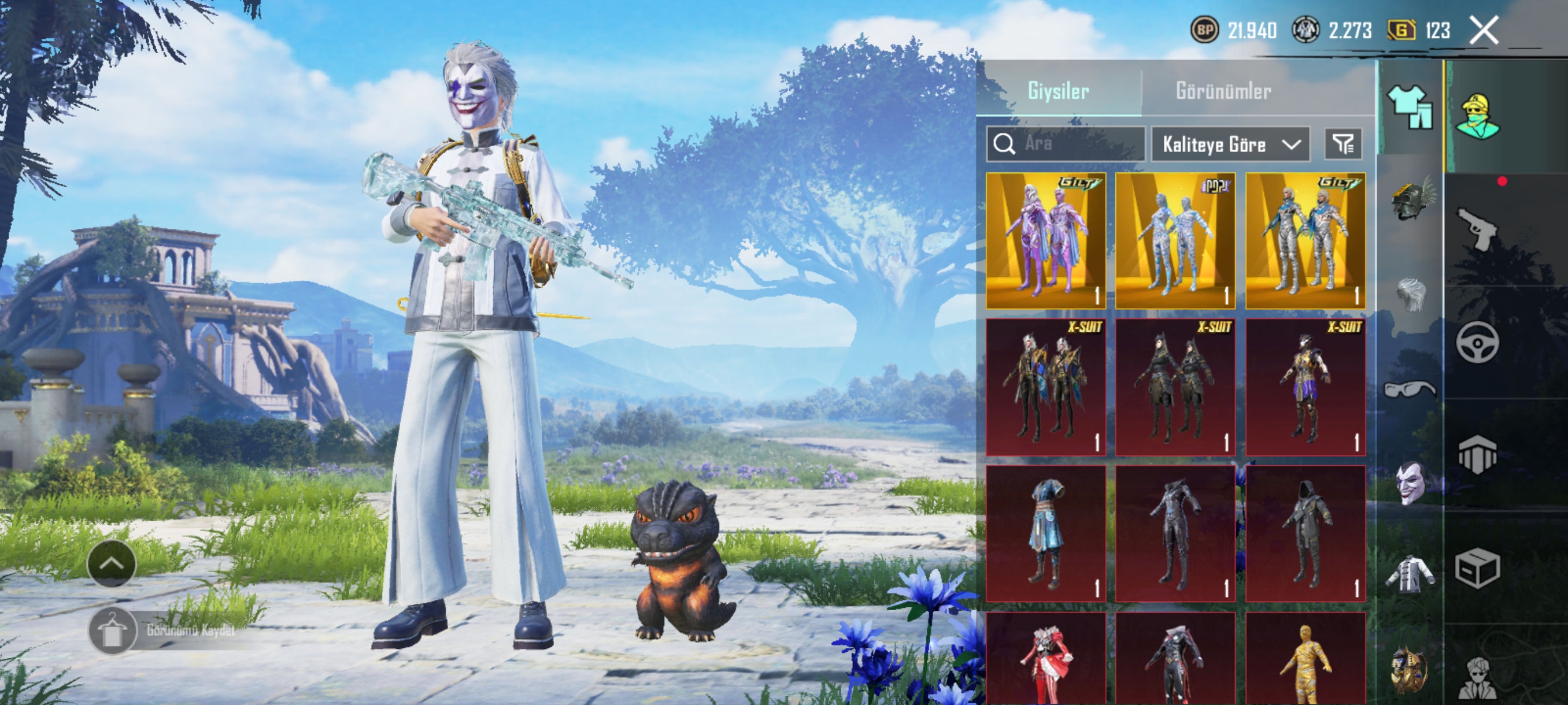Open the Kaliteye Göre sort dropdown
The height and width of the screenshot is (705, 1568).
pos(1230,144)
